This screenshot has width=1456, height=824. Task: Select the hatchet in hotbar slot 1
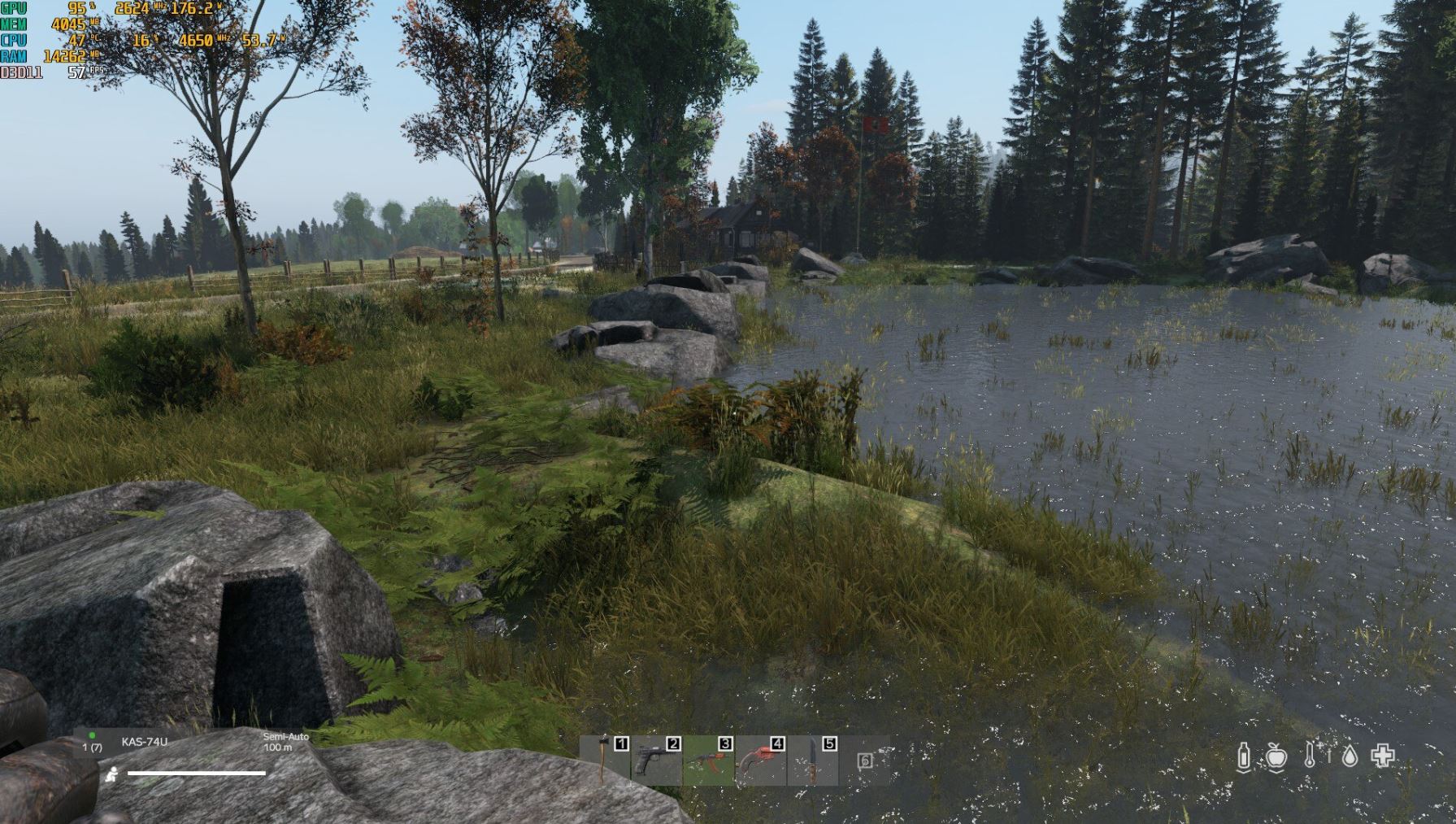(x=605, y=761)
